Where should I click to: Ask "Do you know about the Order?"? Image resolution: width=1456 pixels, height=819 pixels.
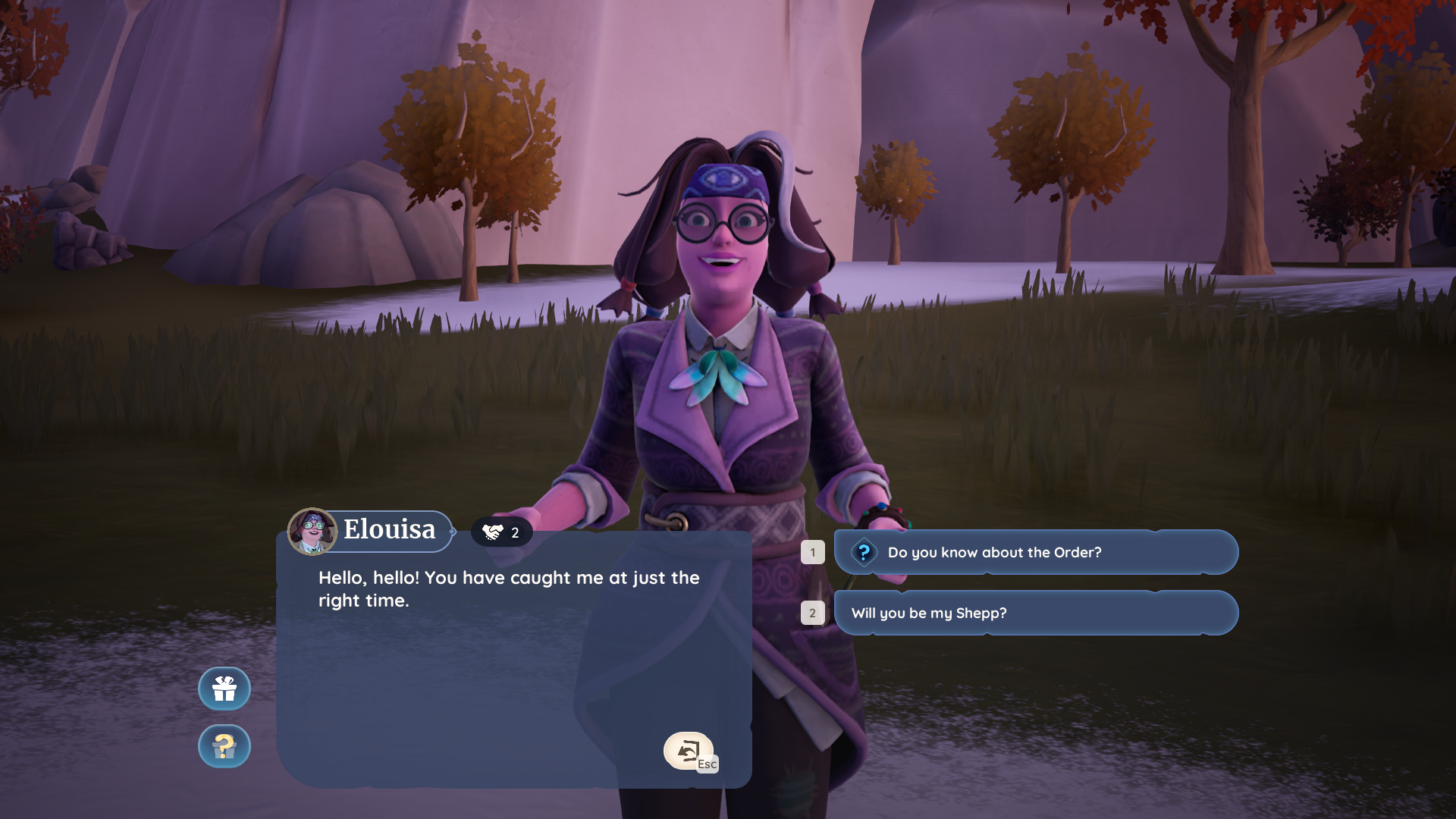1035,552
